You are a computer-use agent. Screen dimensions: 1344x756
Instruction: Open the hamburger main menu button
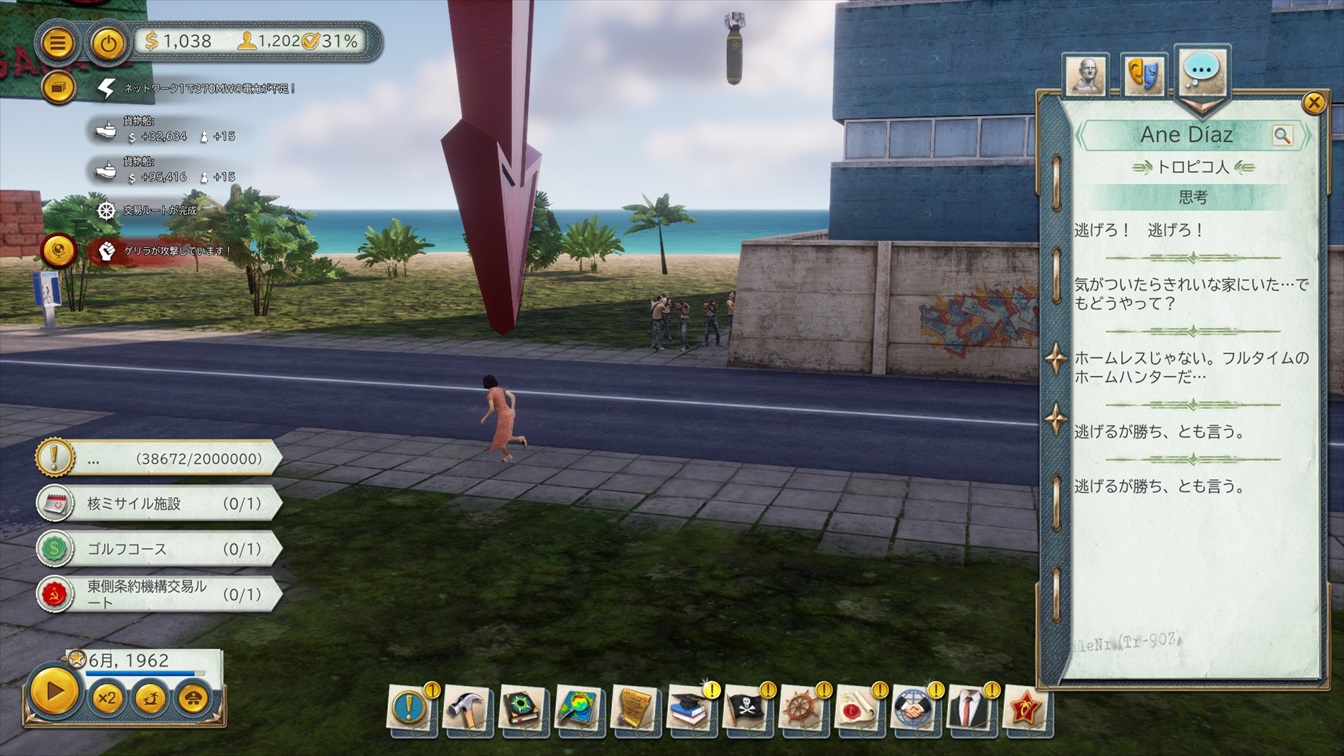[x=59, y=43]
